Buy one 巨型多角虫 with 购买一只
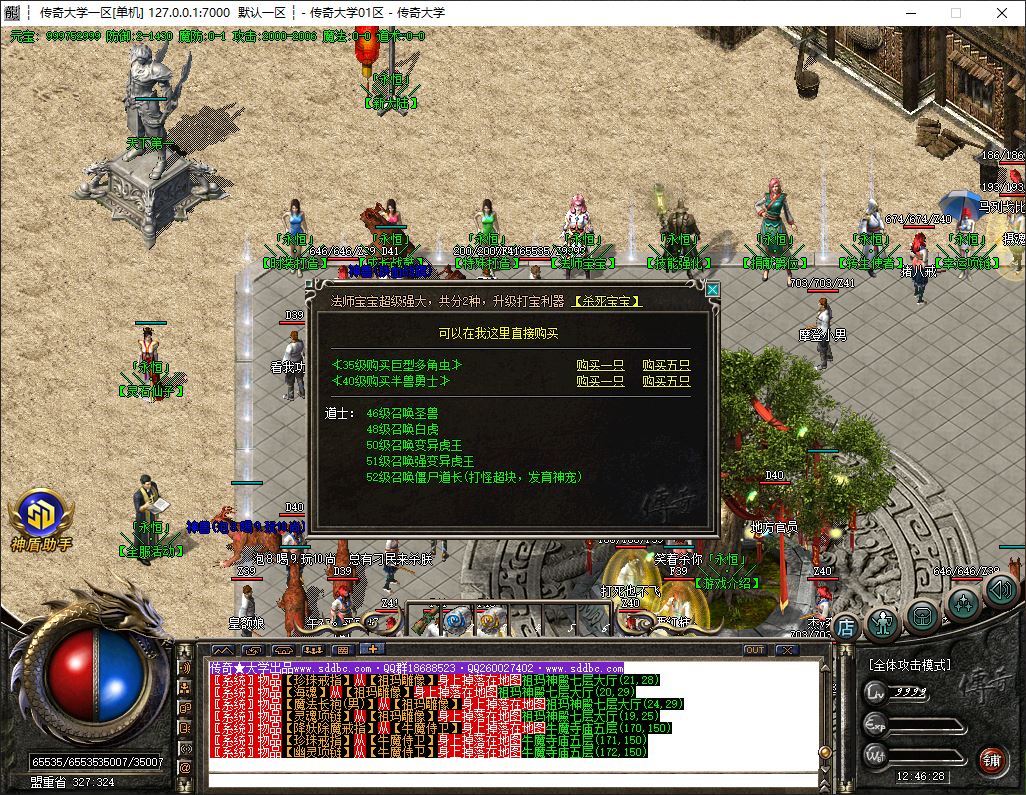The image size is (1026, 795). pos(600,366)
